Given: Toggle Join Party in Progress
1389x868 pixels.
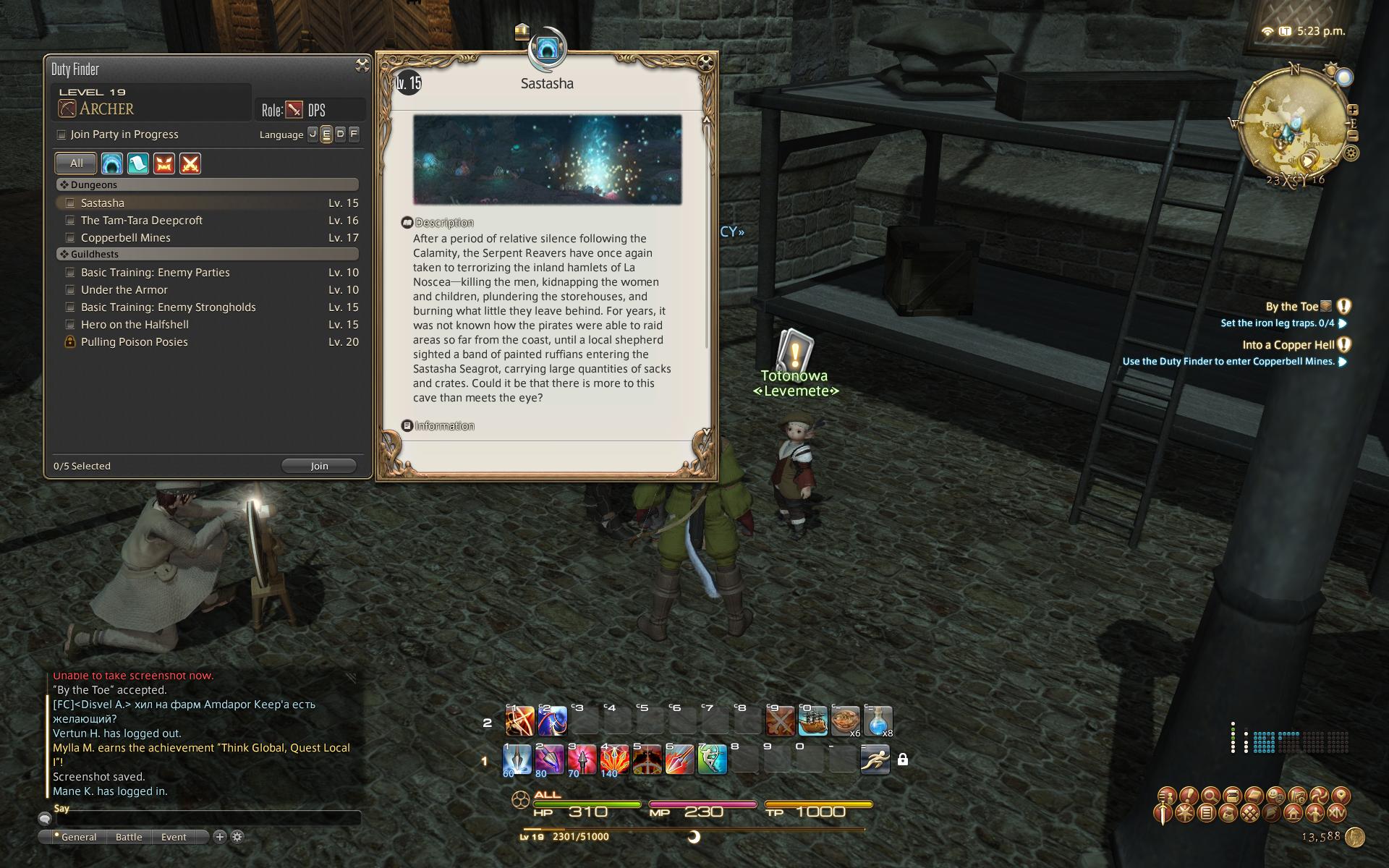Looking at the screenshot, I should click(61, 135).
